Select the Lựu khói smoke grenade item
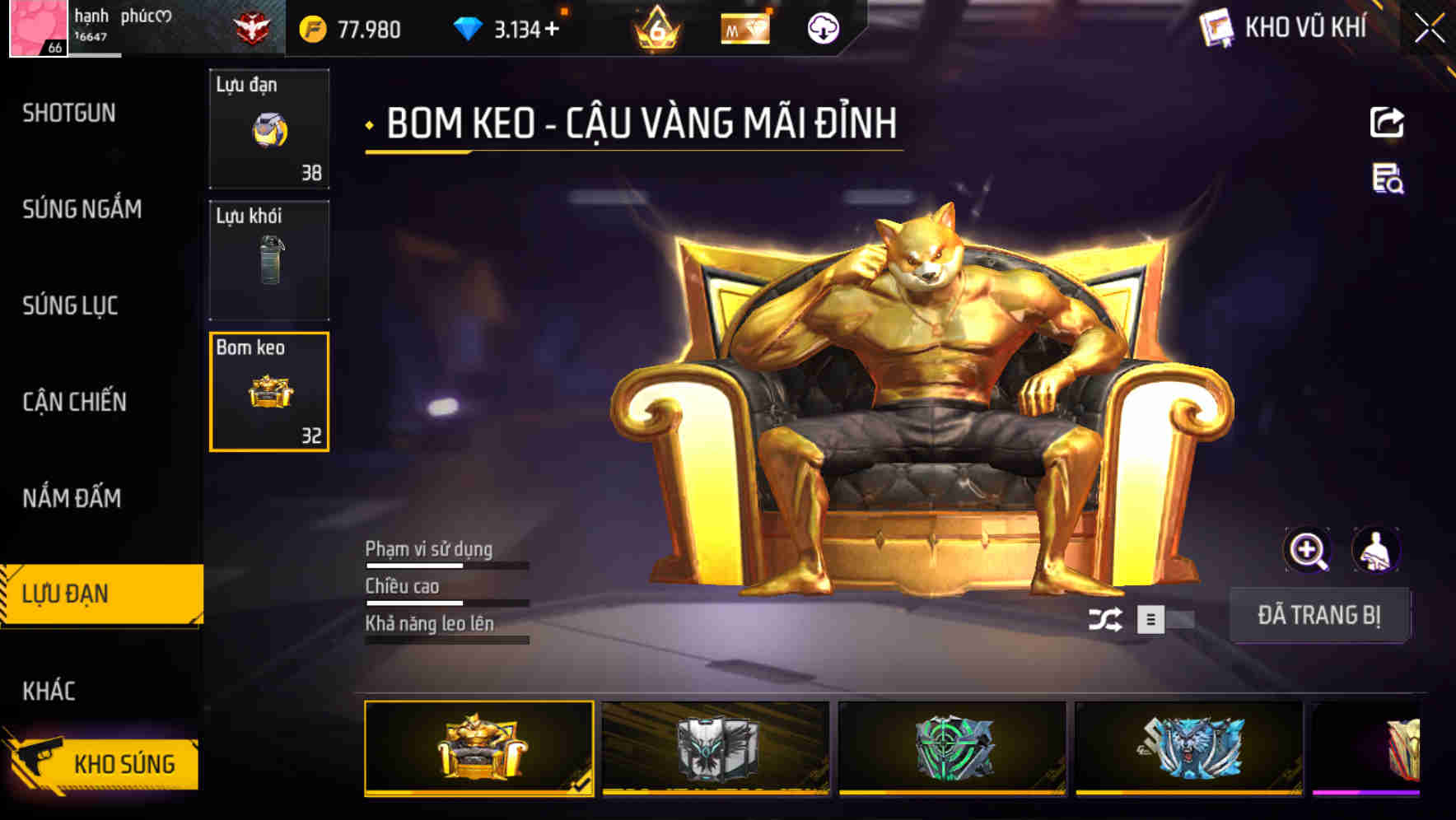Screen dimensions: 1456x820 [x=269, y=259]
